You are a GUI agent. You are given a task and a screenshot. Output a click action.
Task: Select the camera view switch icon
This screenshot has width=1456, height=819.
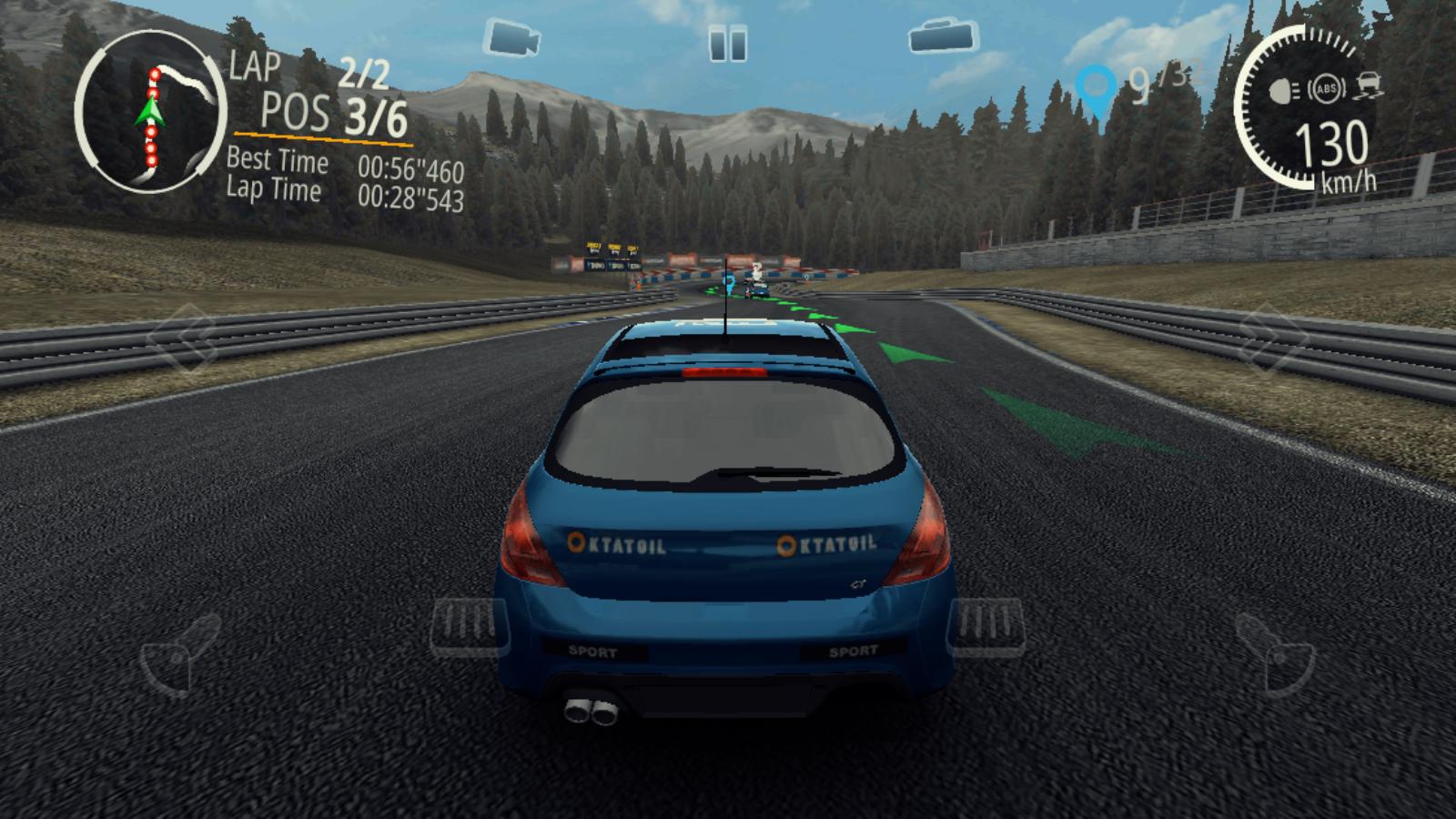[512, 37]
